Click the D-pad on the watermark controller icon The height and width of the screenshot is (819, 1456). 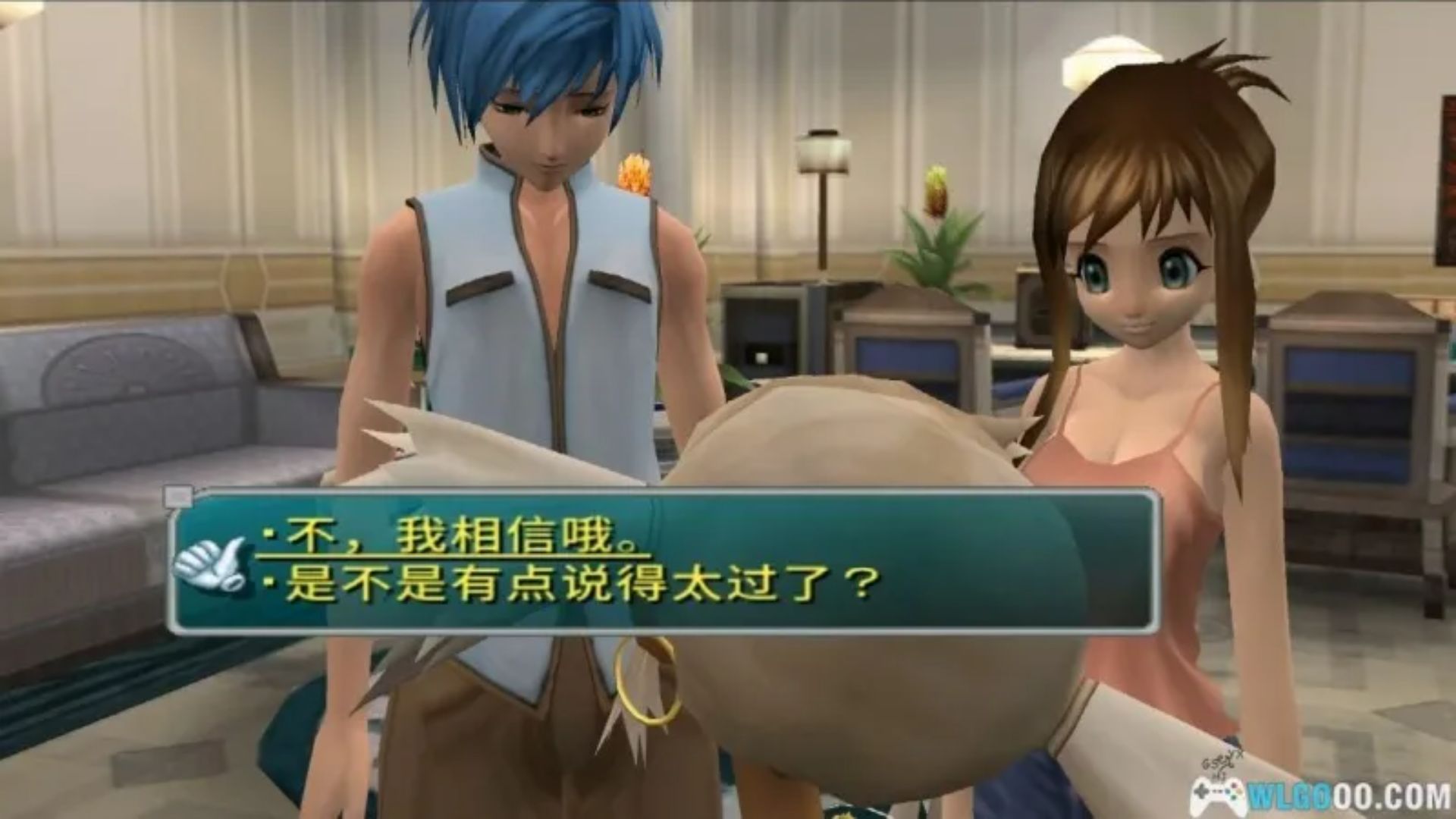(1202, 792)
